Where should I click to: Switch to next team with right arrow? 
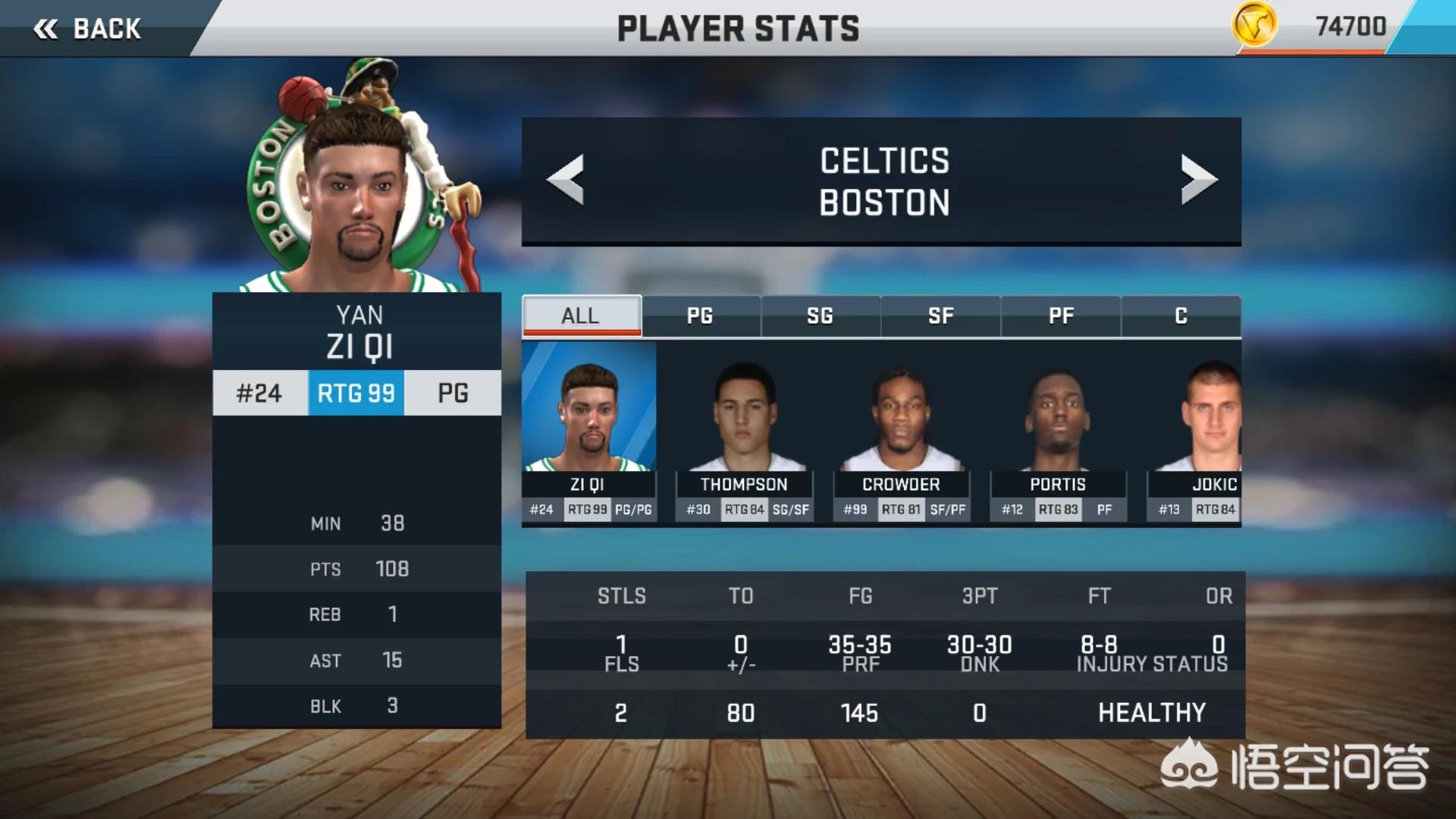coord(1198,180)
